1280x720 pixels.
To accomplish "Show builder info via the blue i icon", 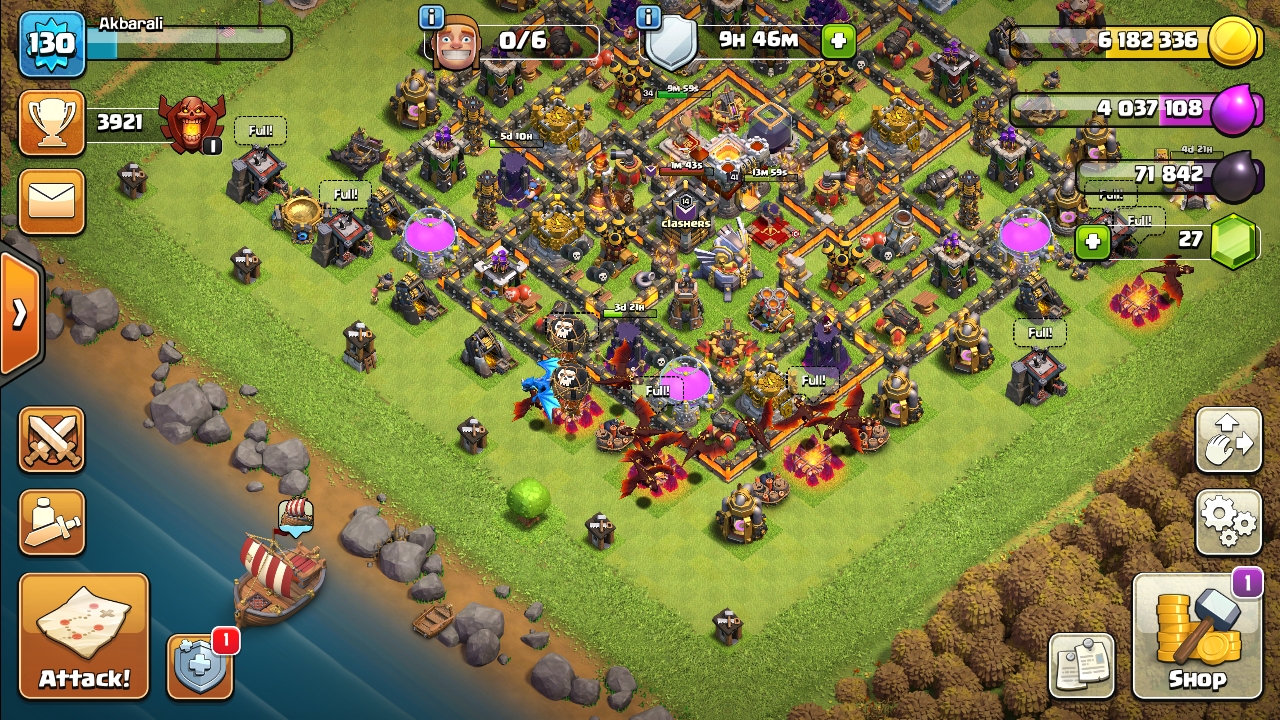I will point(432,17).
